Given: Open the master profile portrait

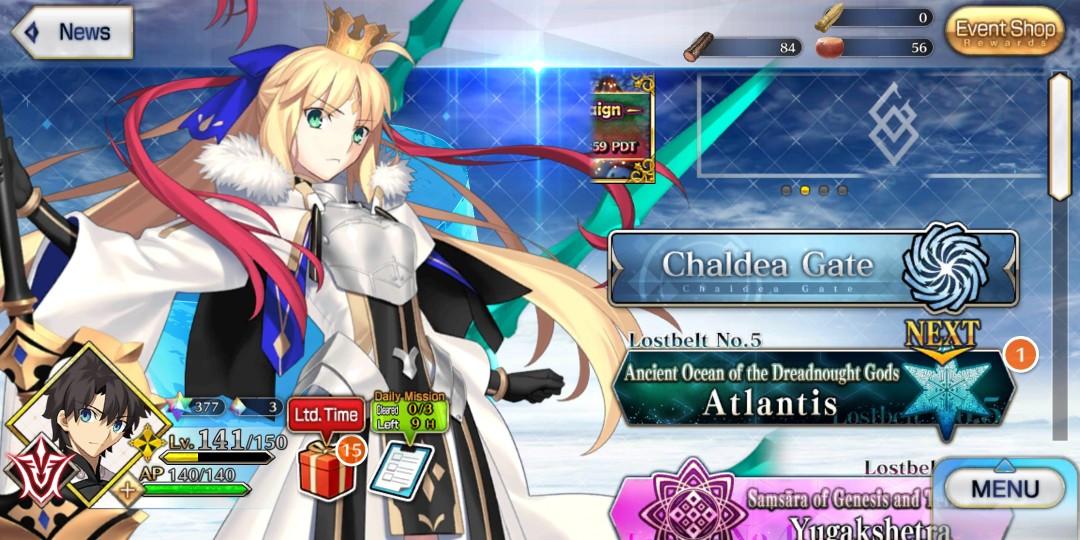Looking at the screenshot, I should point(82,425).
